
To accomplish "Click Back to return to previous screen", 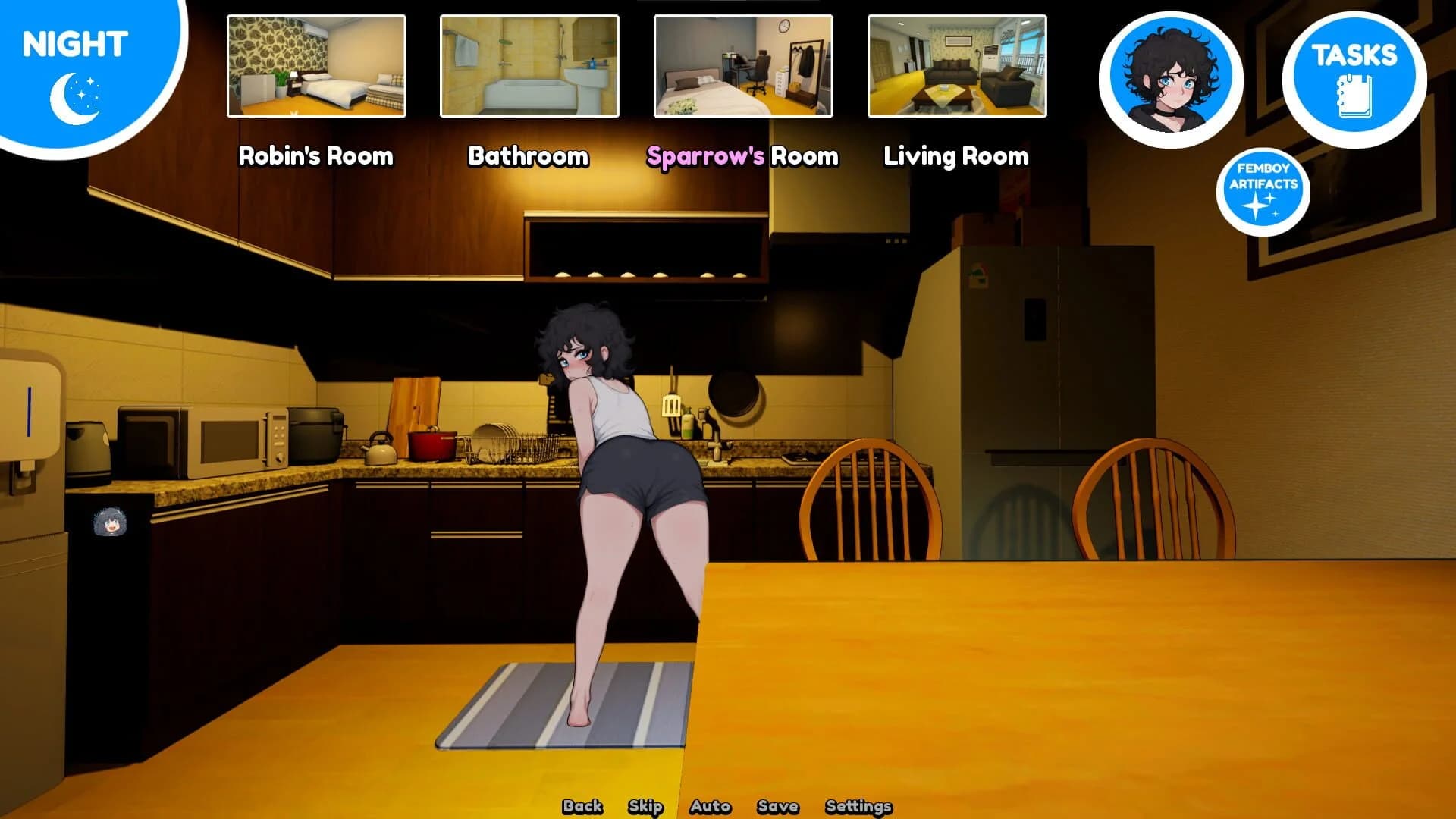I will tap(581, 806).
